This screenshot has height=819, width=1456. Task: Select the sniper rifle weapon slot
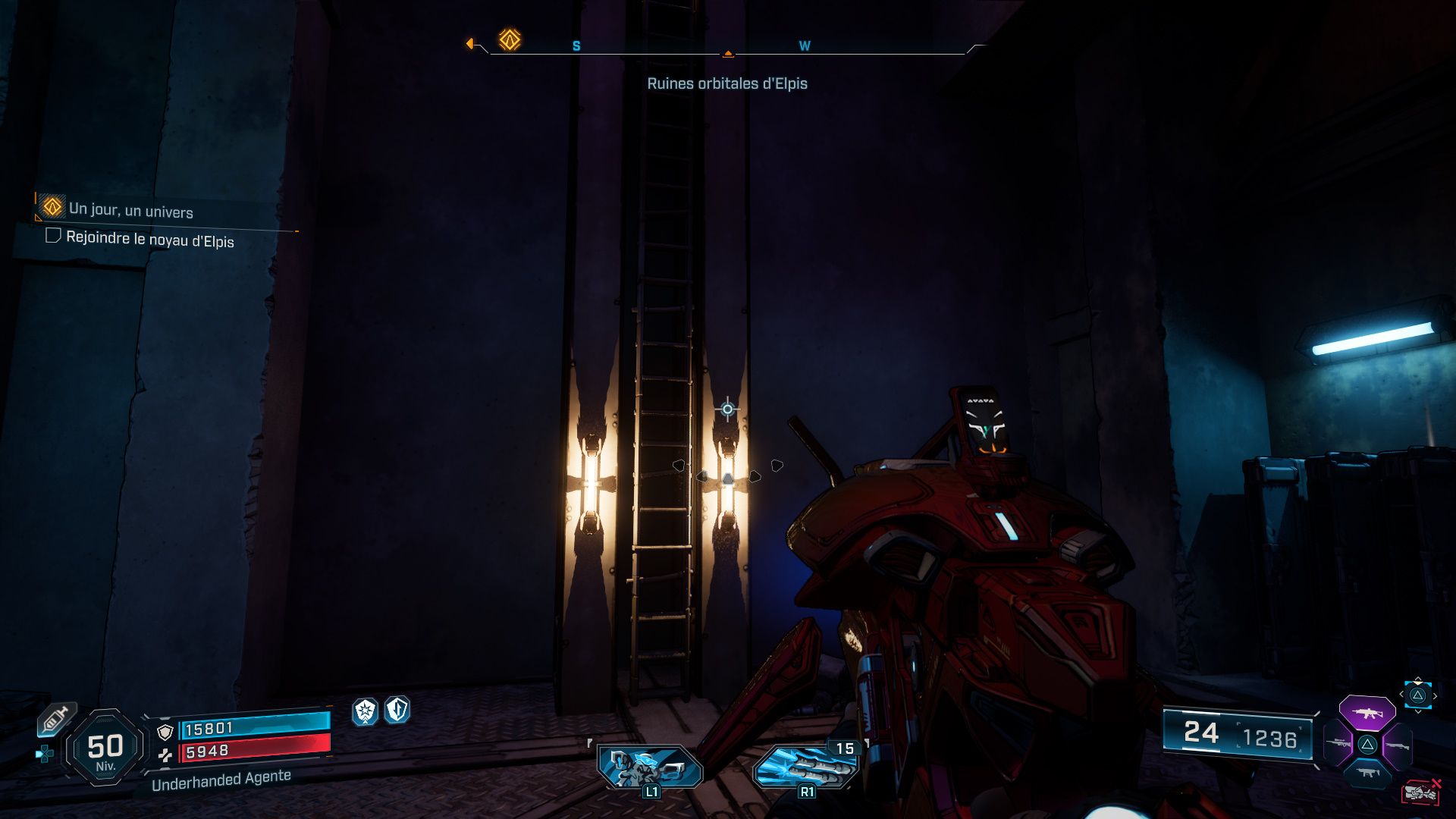(x=1339, y=743)
